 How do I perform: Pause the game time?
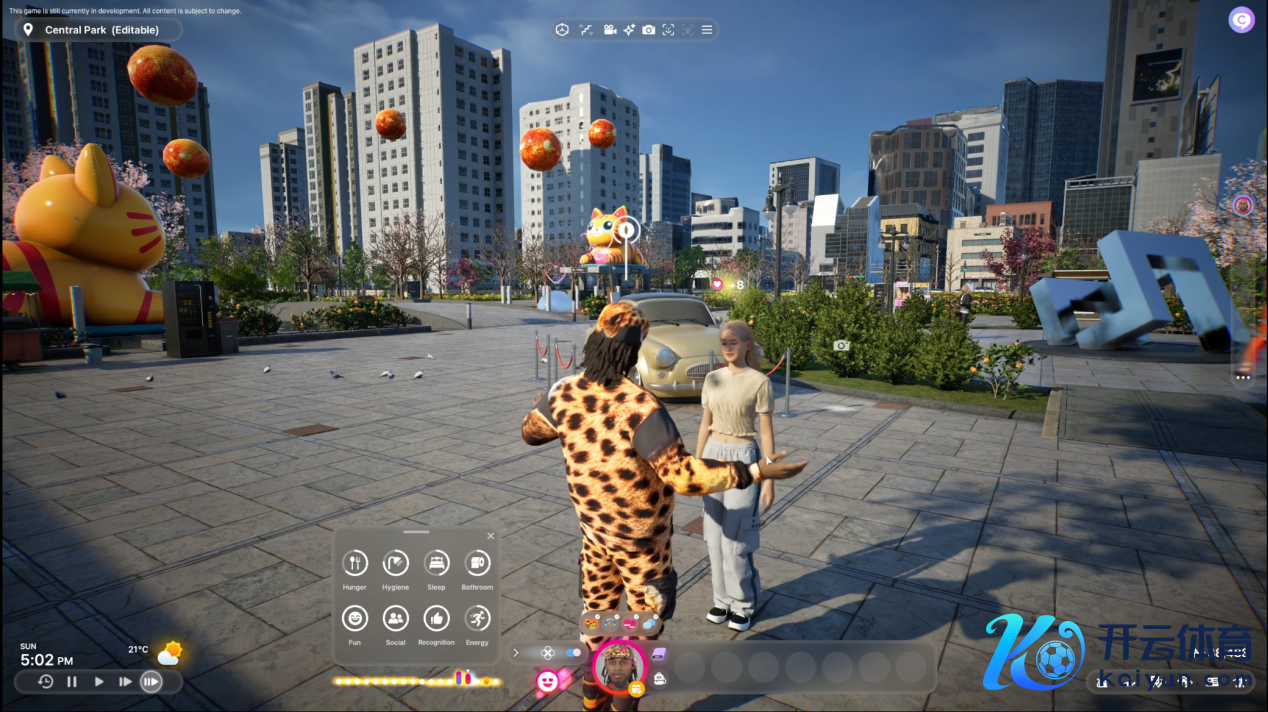pos(72,682)
